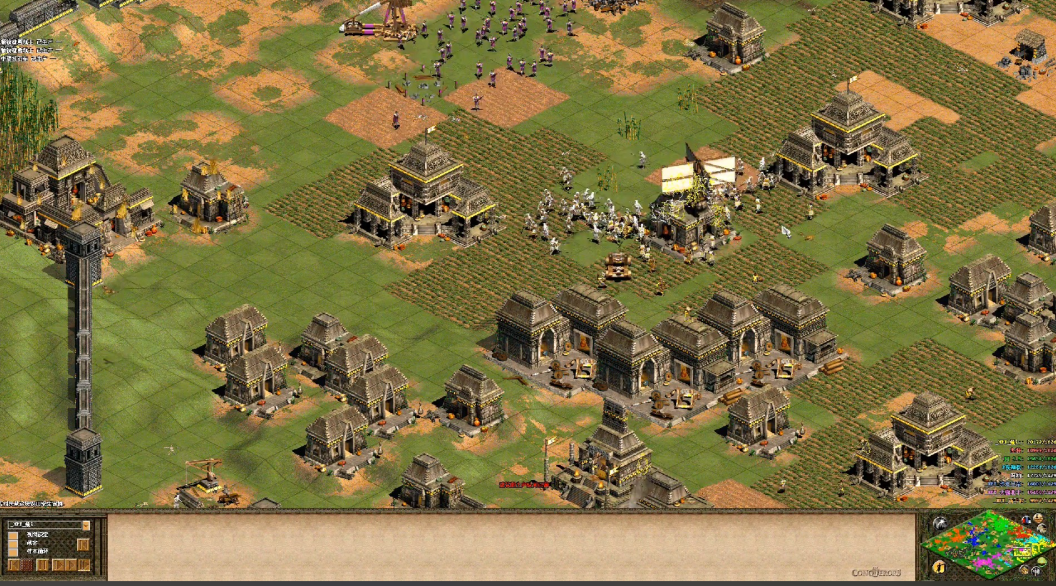
Task: Open the player perspective dropdown arrow
Action: click(x=86, y=524)
